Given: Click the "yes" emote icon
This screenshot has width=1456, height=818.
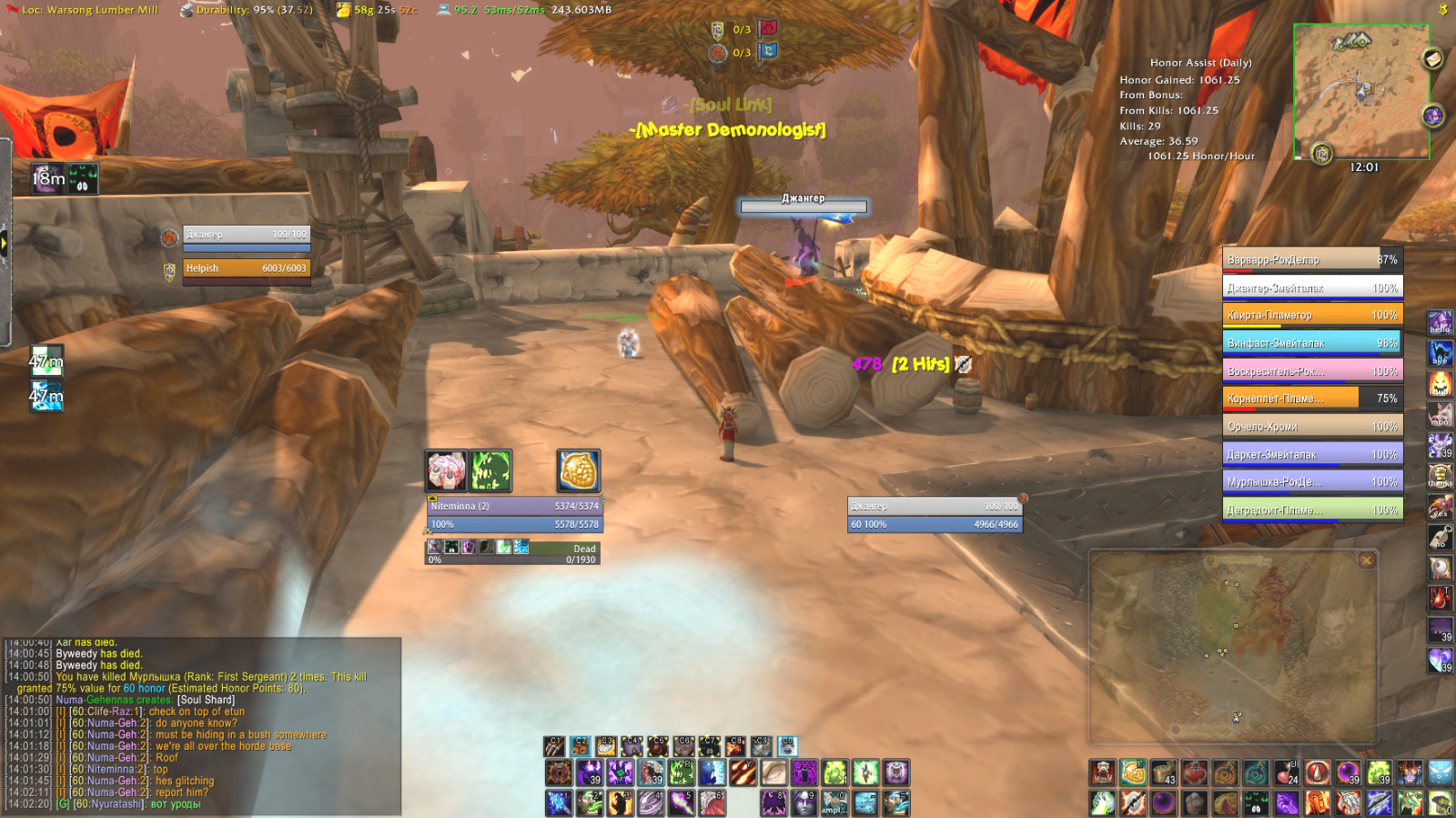Looking at the screenshot, I should click(1441, 506).
